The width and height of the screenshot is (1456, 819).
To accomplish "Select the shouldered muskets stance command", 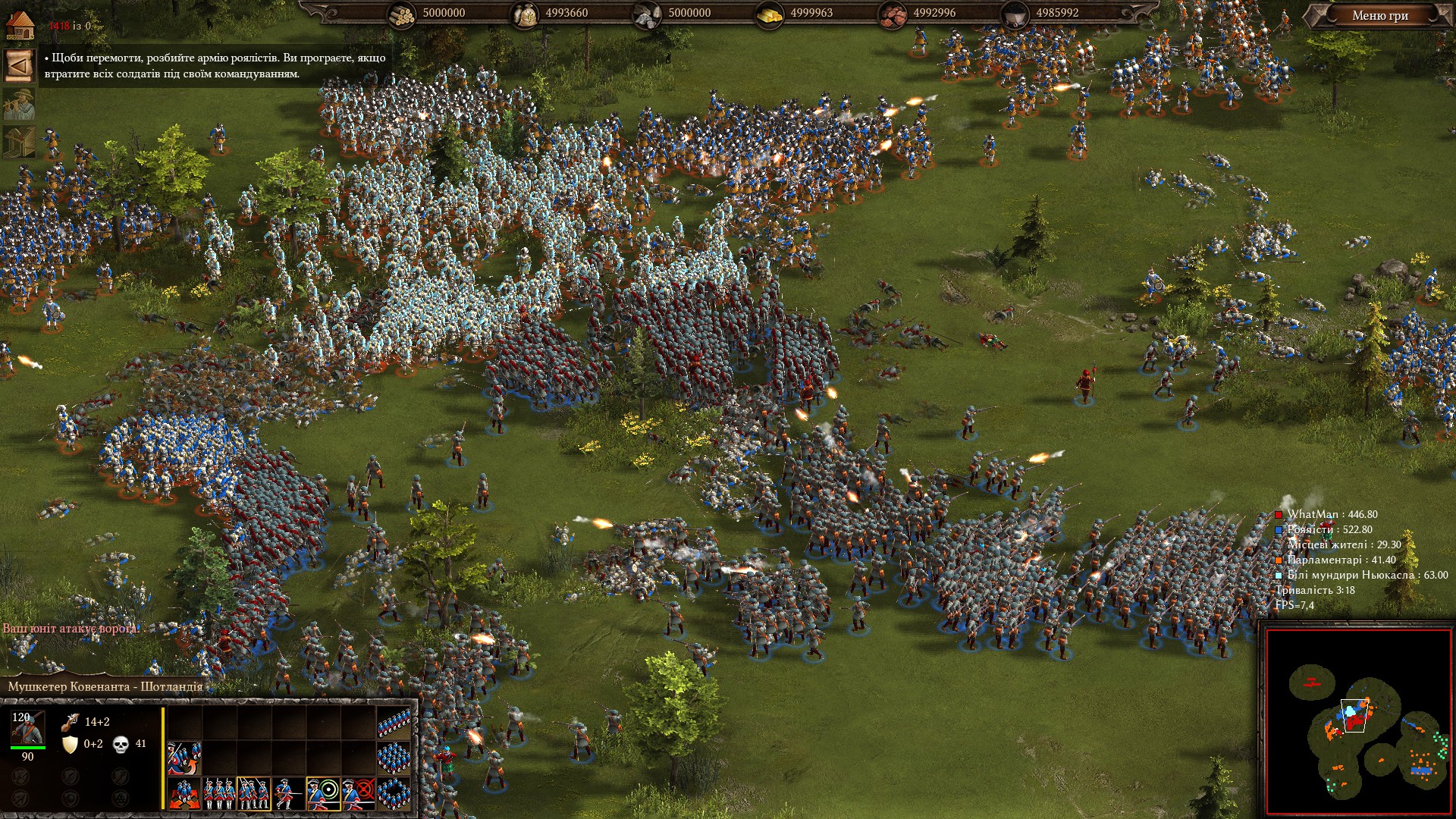I will pos(254,793).
